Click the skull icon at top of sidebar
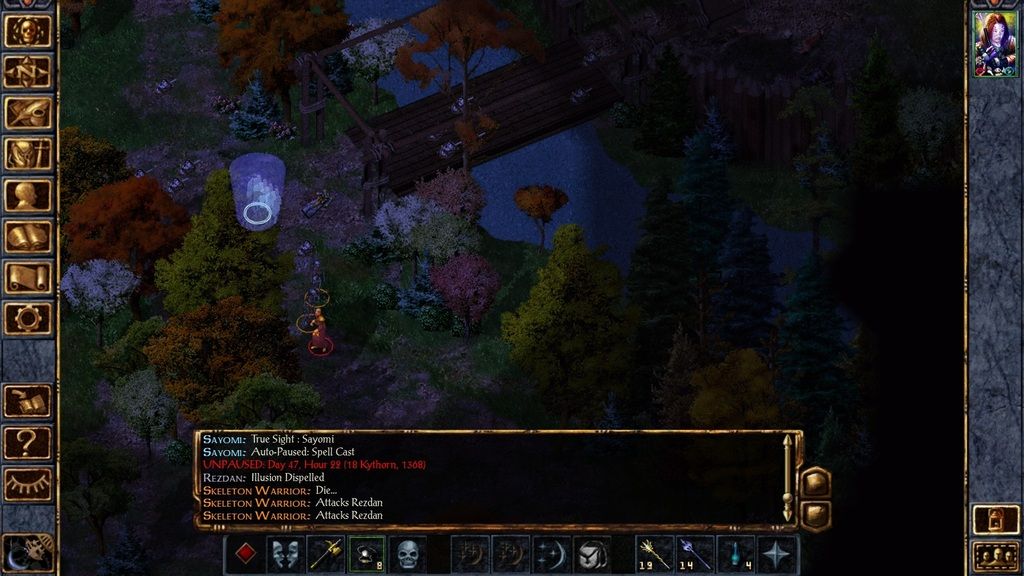1024x576 pixels. (28, 30)
